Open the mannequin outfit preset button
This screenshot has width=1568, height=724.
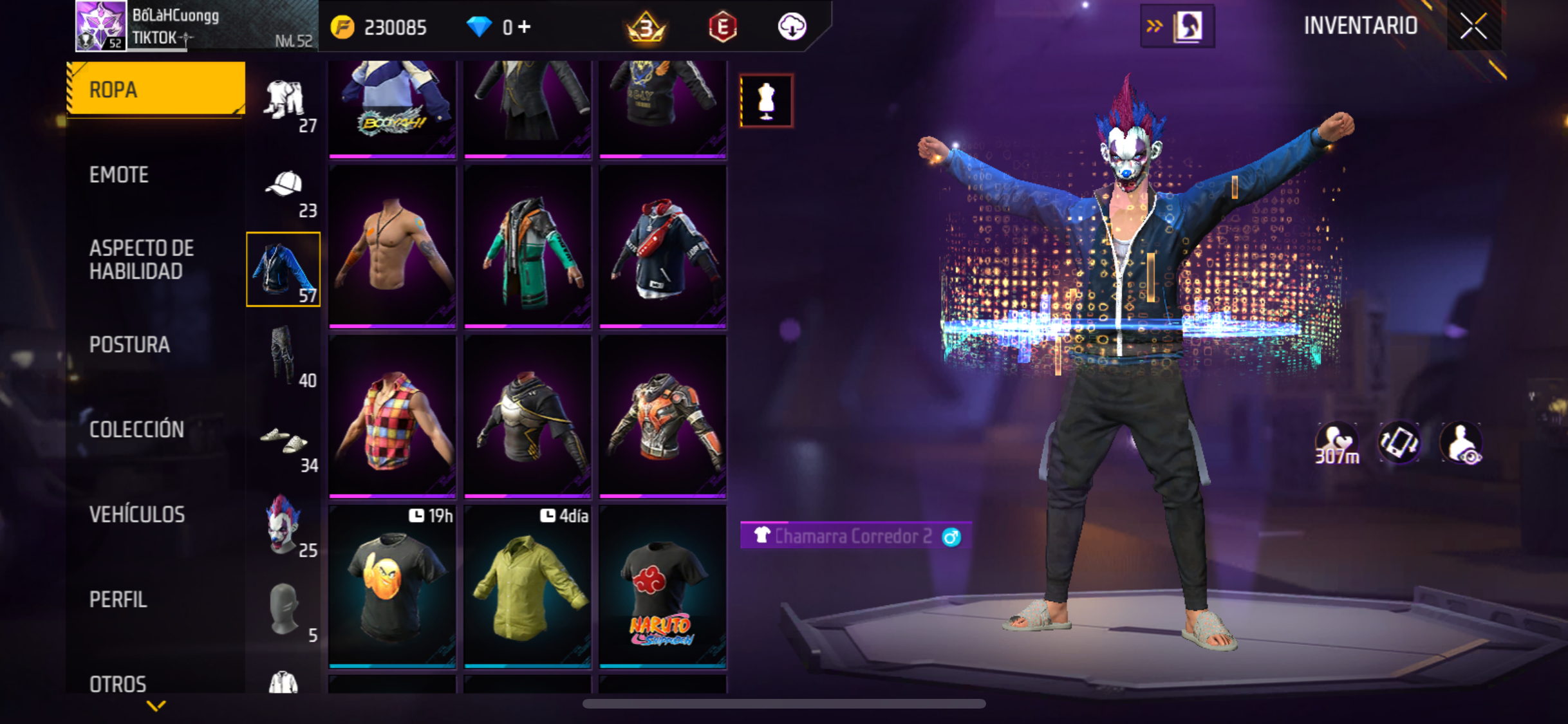[x=766, y=101]
